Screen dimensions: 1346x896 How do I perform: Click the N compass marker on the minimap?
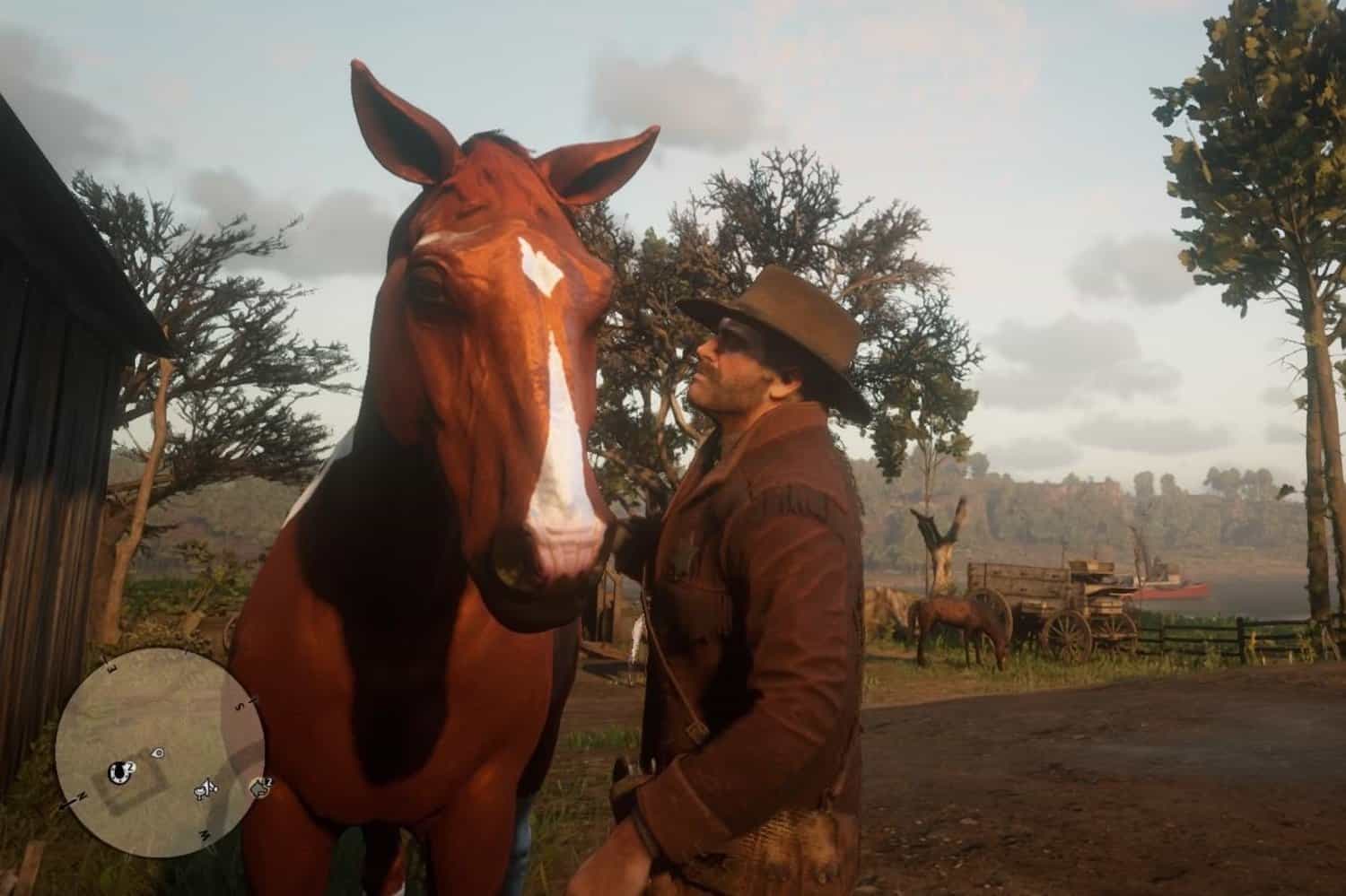(x=82, y=796)
